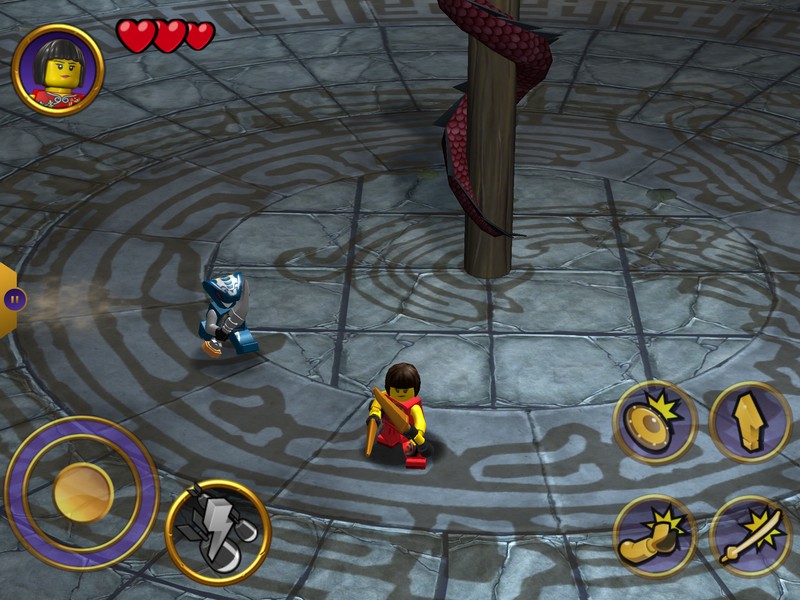Touch the virtual joystick's gold center knob
The width and height of the screenshot is (800, 600).
click(83, 492)
